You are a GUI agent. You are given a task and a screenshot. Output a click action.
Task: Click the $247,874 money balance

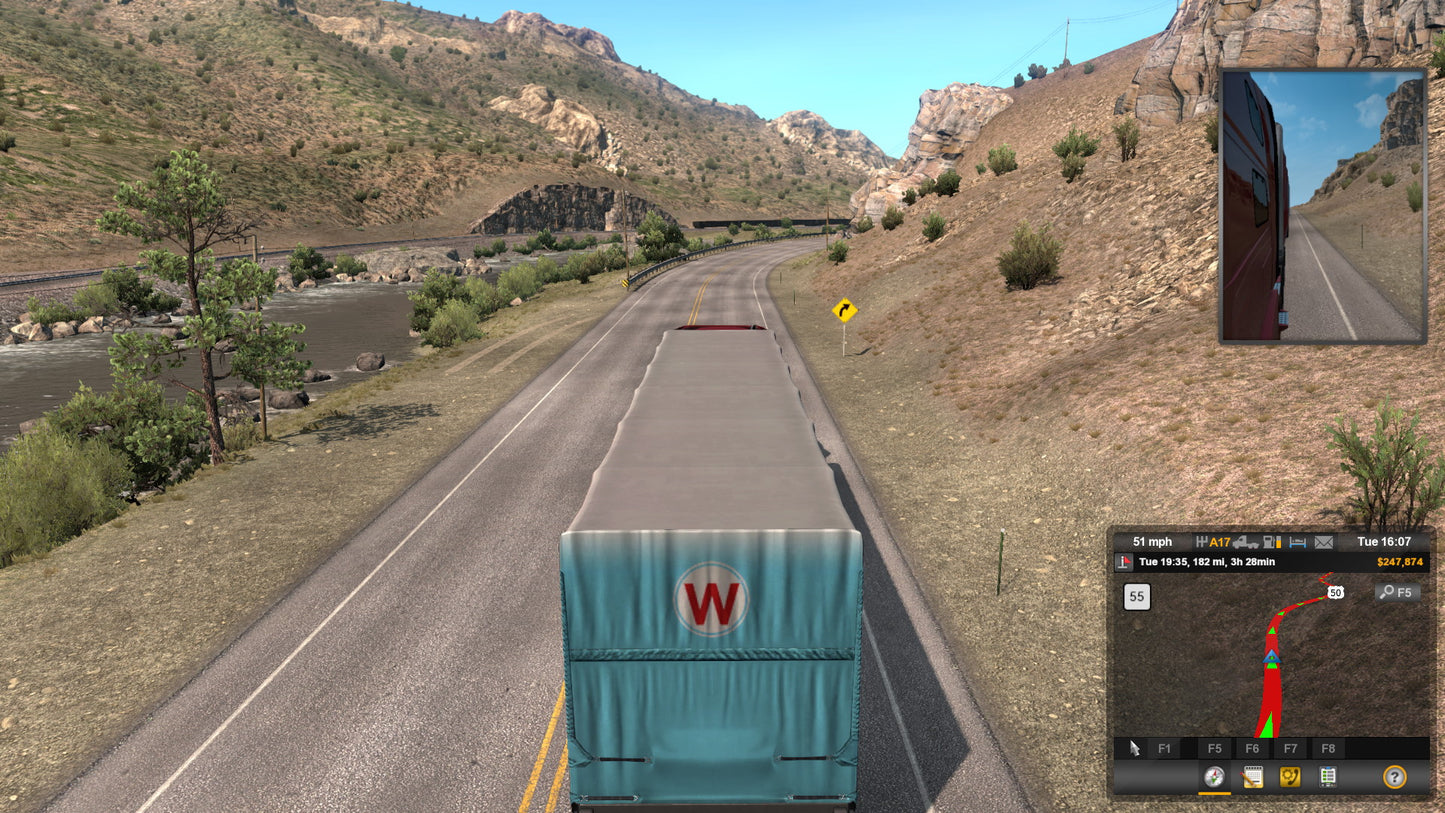click(1399, 561)
